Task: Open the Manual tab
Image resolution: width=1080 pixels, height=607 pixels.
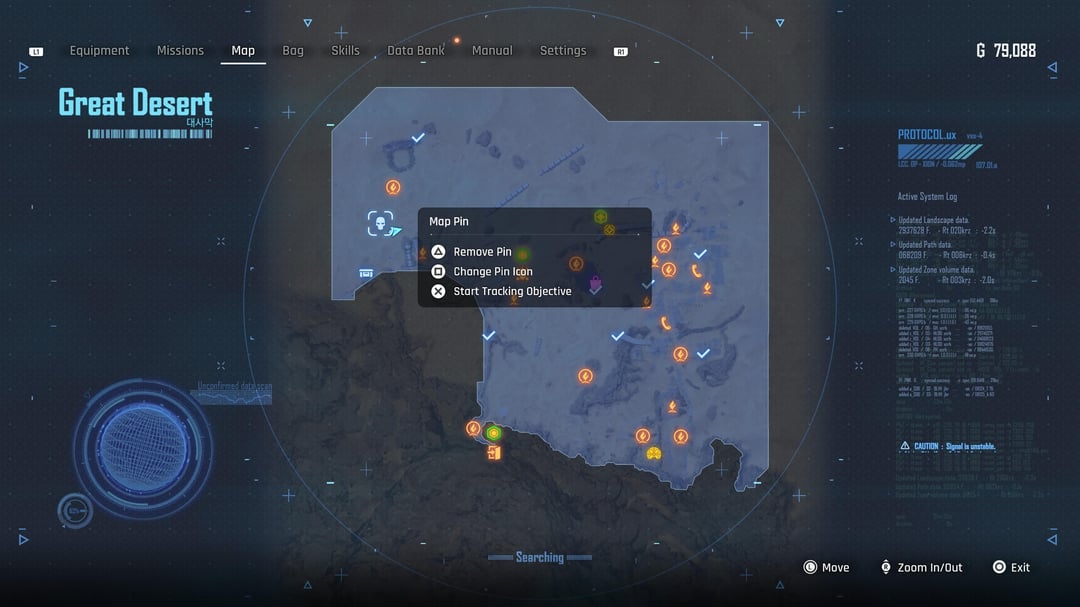Action: [492, 51]
